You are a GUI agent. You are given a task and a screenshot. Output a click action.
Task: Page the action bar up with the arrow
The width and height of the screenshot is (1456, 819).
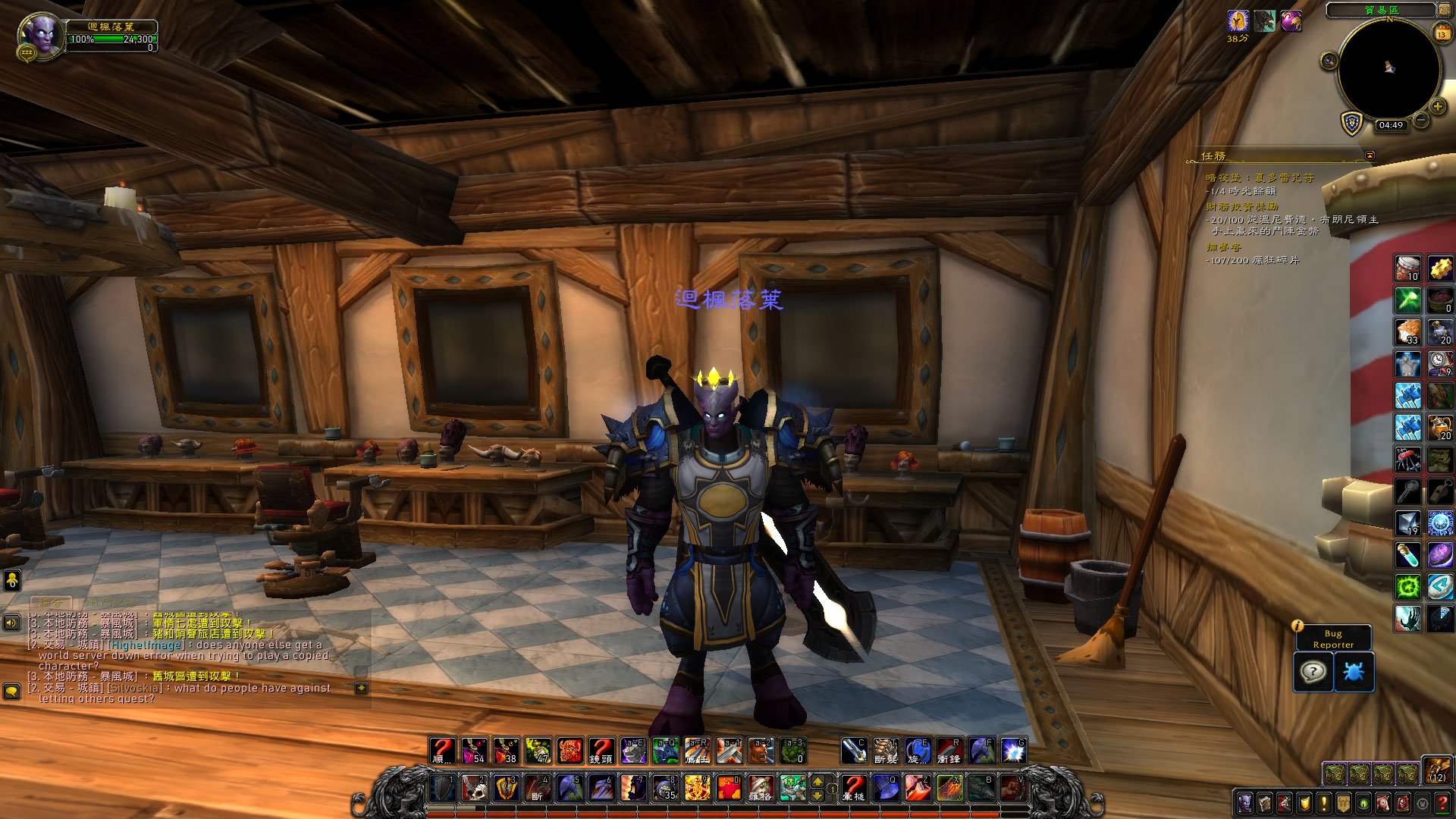tap(817, 781)
